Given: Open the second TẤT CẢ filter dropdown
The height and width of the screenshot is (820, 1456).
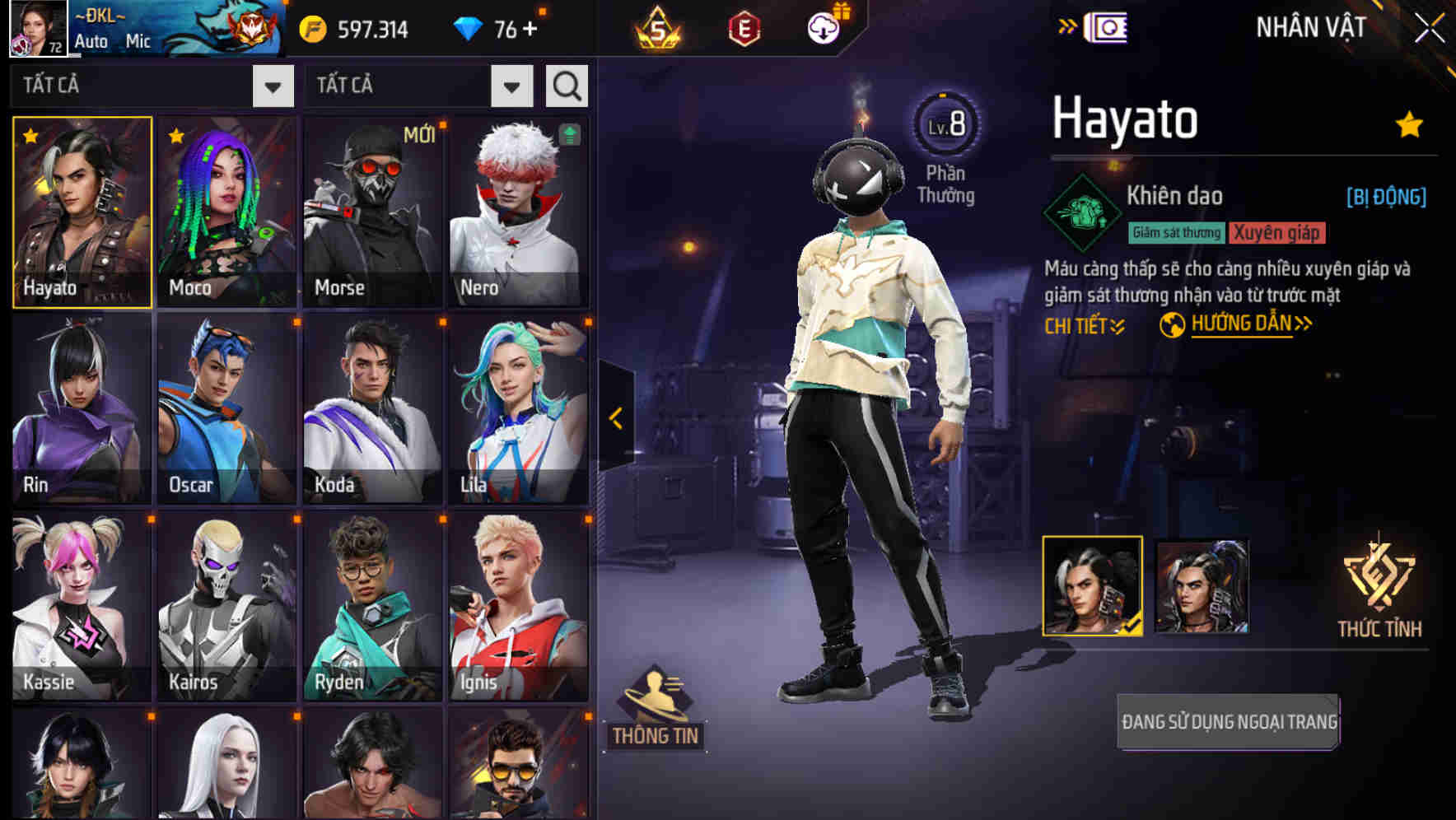Looking at the screenshot, I should 511,85.
